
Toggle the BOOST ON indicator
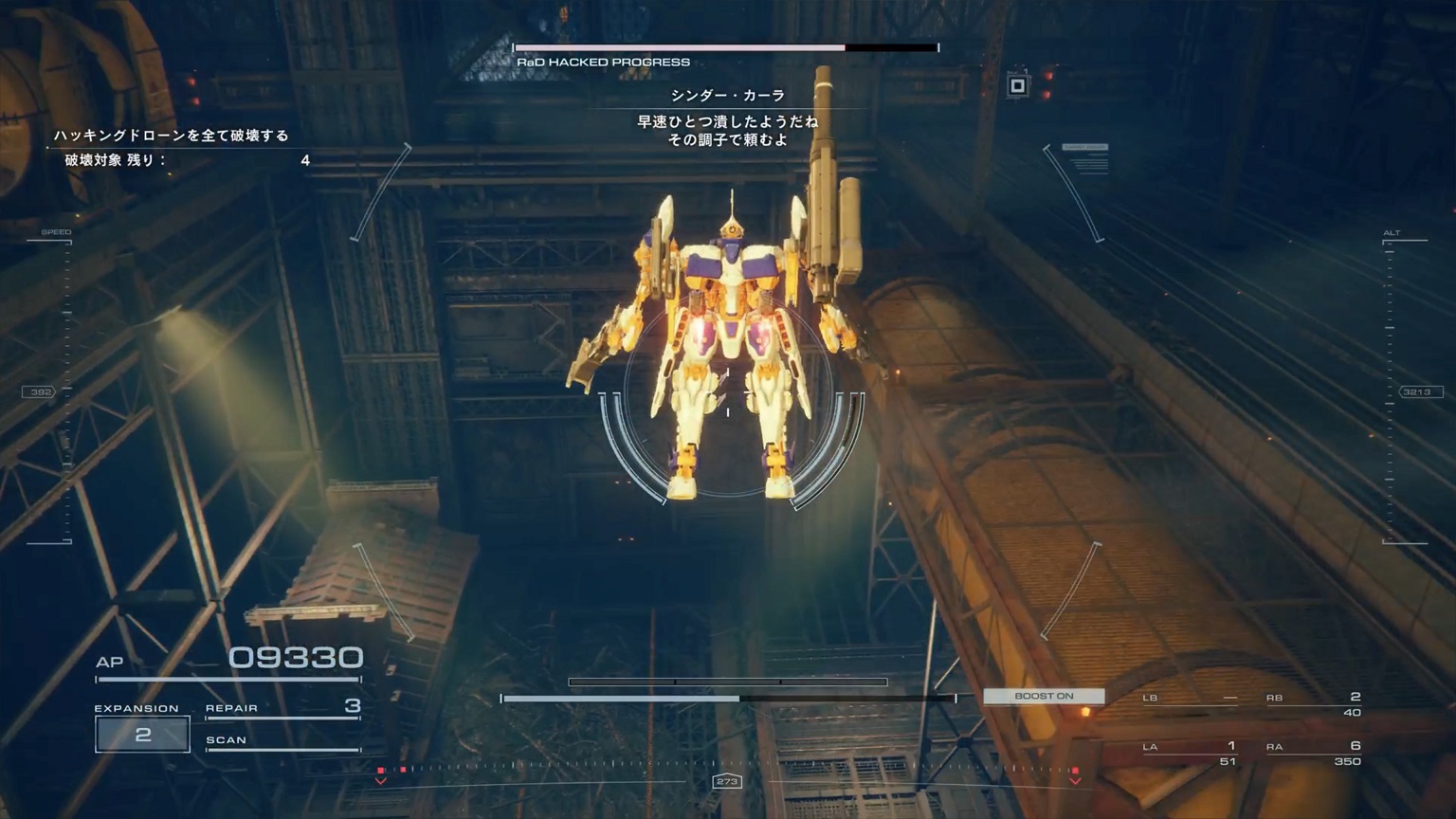tap(1044, 695)
